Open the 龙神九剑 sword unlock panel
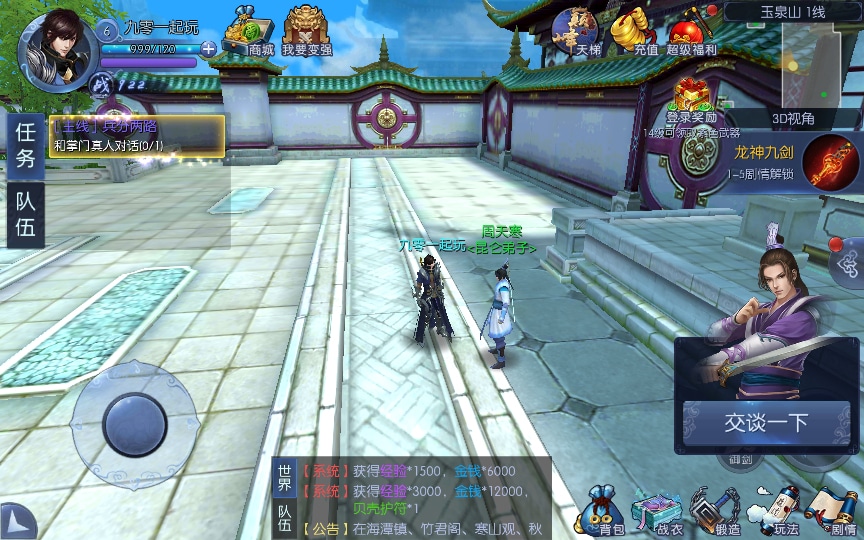864x540 pixels. [x=829, y=160]
